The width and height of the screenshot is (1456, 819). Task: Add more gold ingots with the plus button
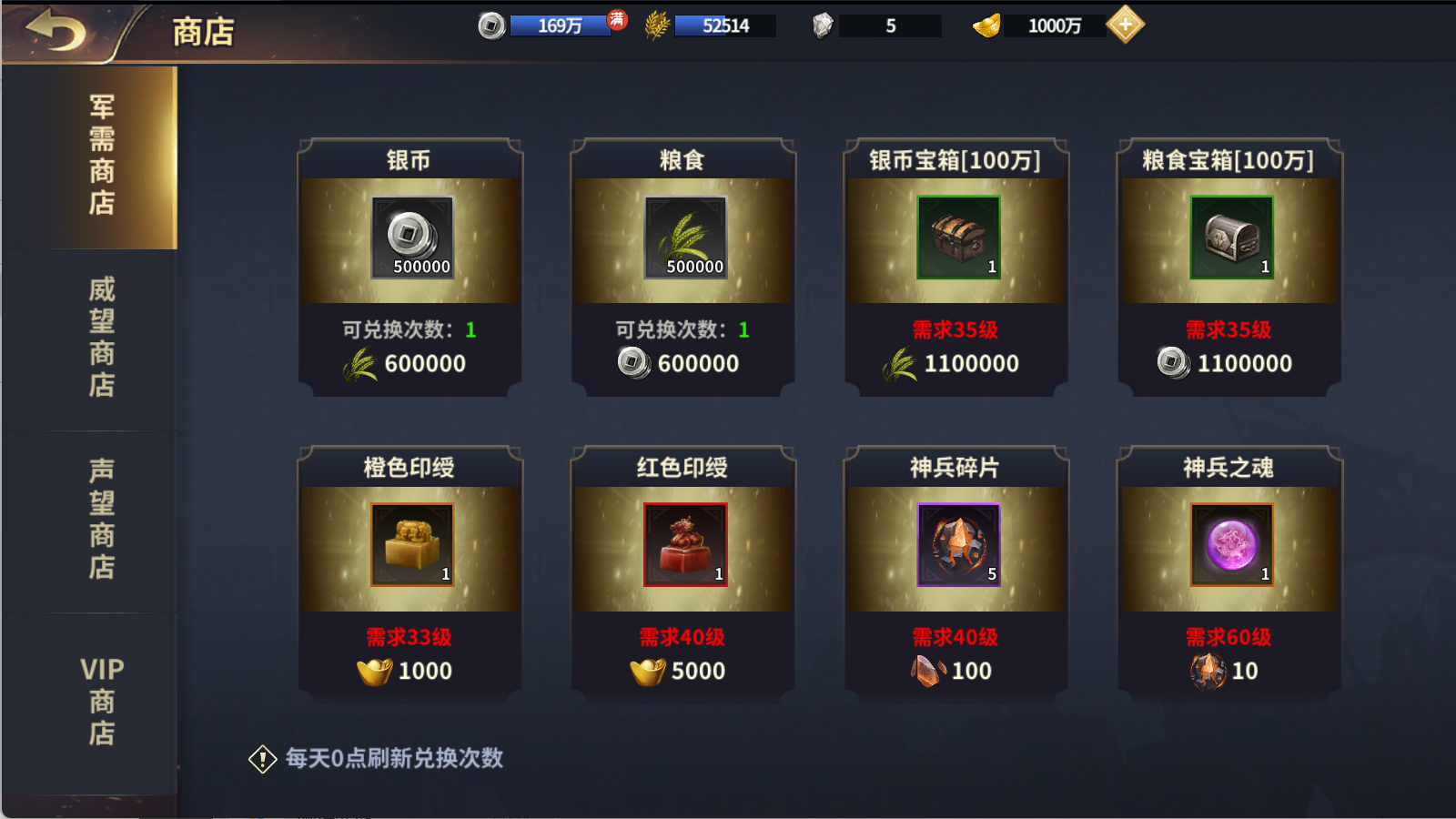(x=1126, y=25)
